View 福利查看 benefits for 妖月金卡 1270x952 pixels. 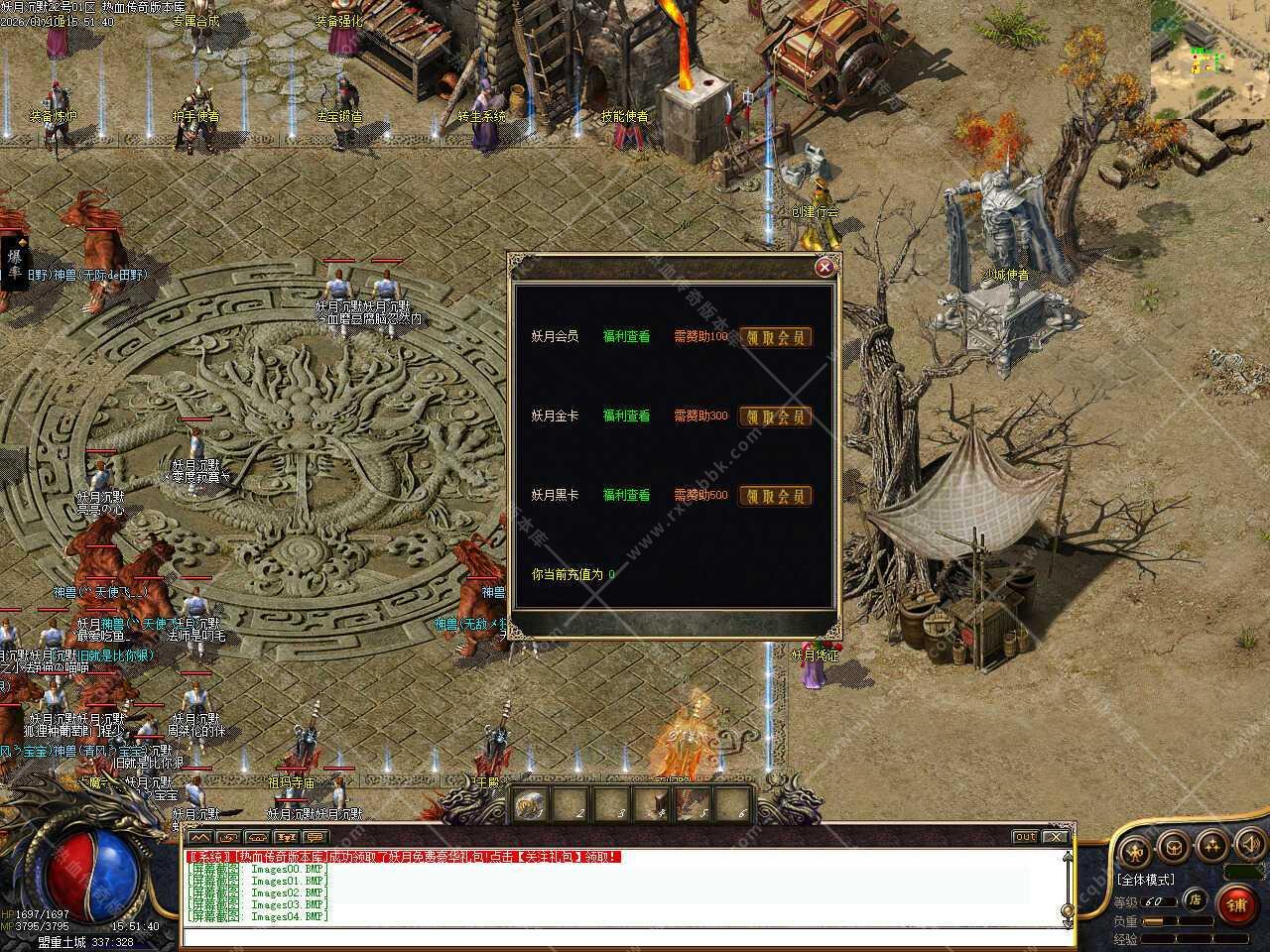(x=626, y=416)
